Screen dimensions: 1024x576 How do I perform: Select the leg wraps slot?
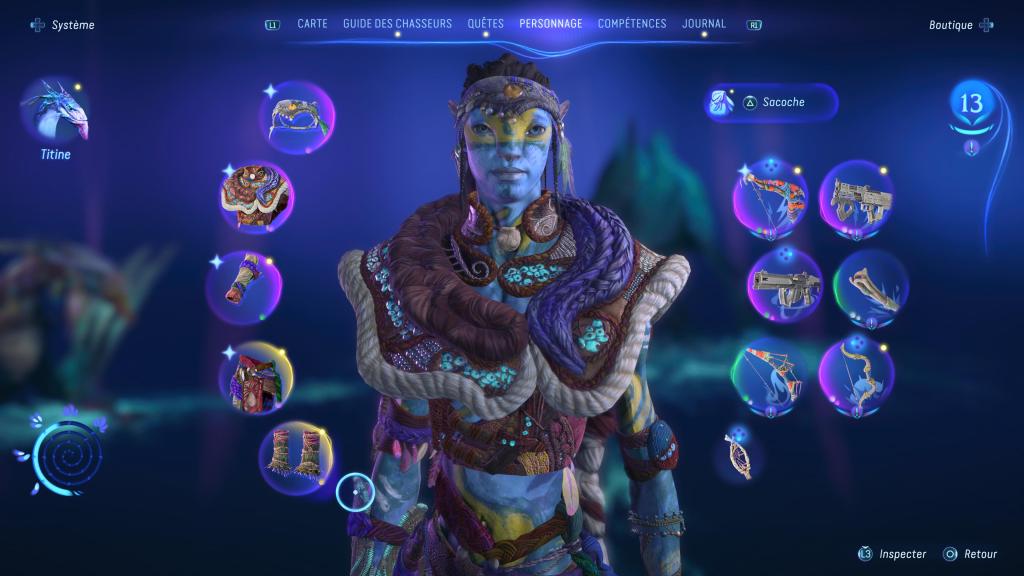297,457
